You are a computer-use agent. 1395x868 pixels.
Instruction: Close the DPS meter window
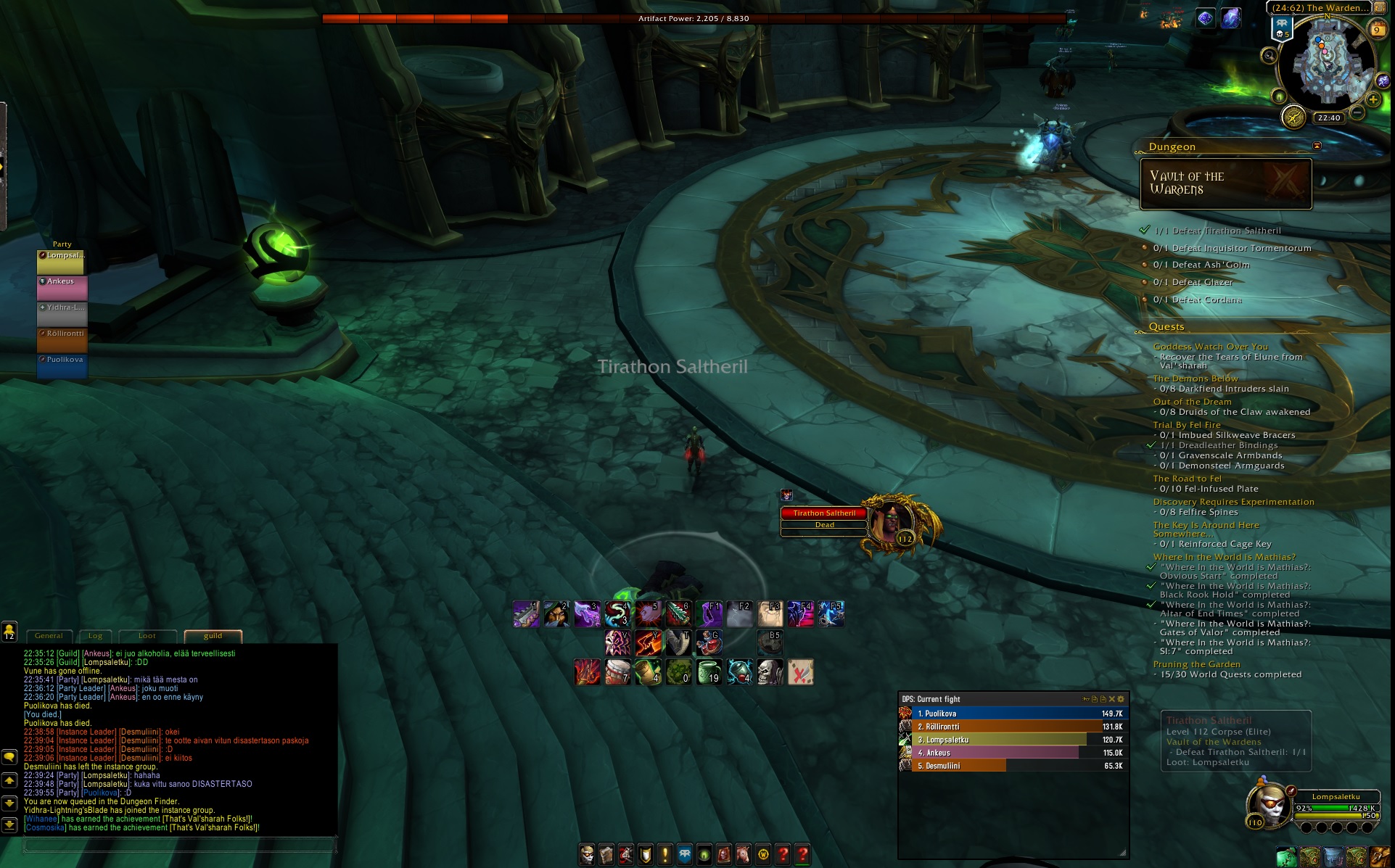[1111, 699]
